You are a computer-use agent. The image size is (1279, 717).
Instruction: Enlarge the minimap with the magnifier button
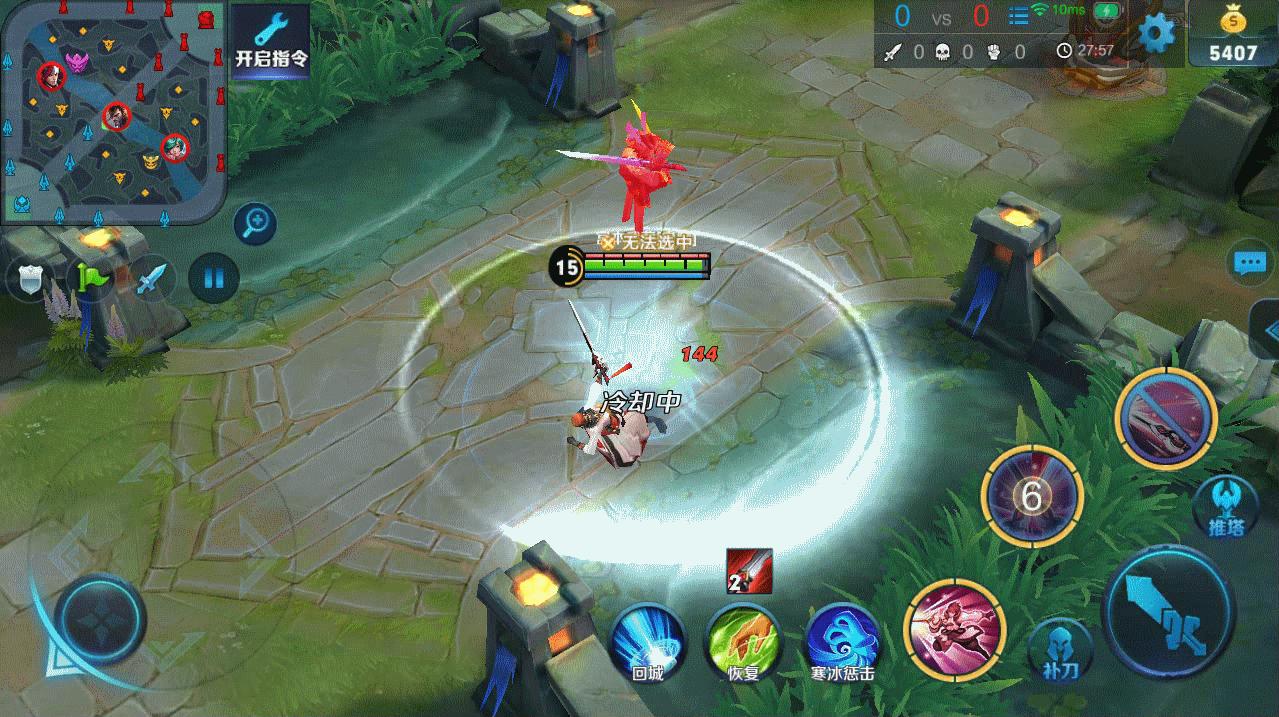pos(255,224)
